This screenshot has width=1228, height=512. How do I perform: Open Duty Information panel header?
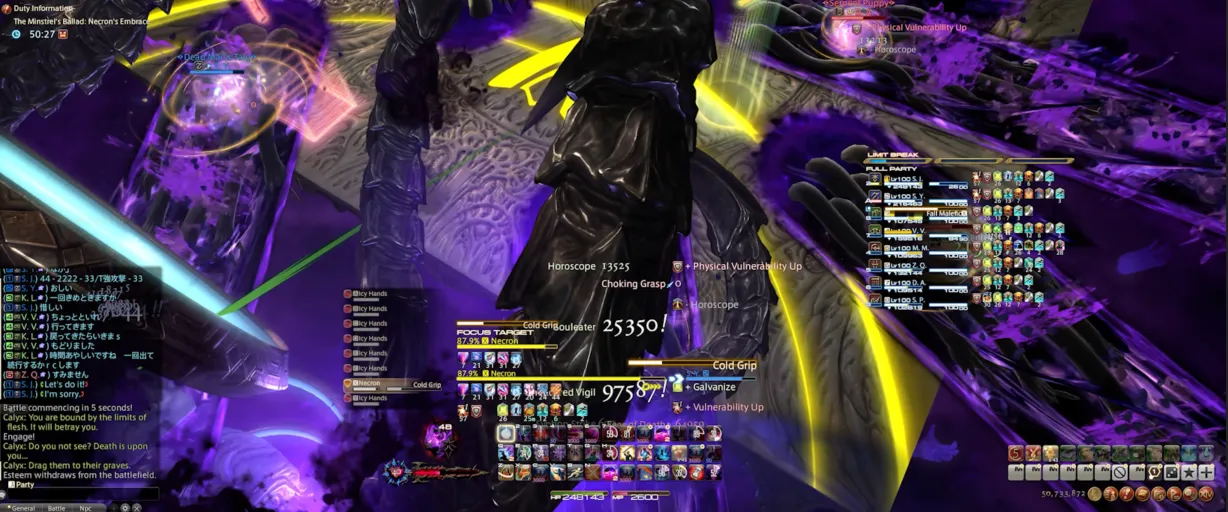pyautogui.click(x=42, y=8)
